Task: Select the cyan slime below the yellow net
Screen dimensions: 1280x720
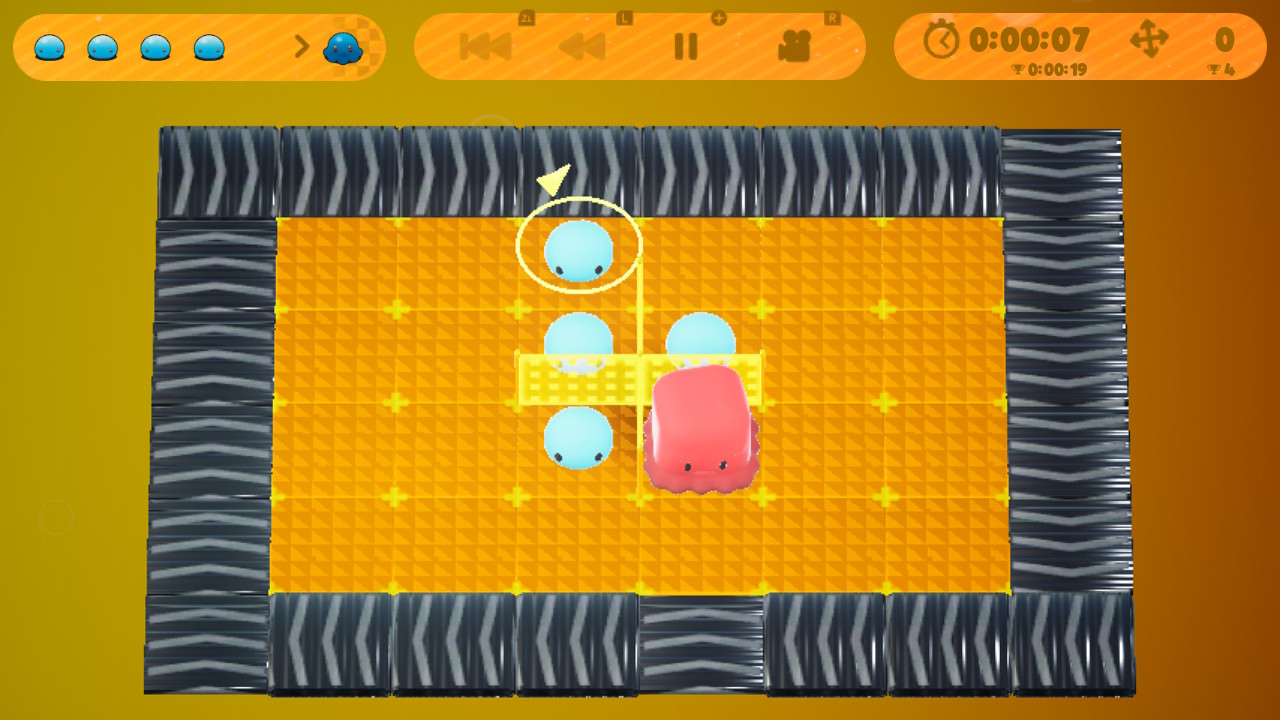Action: point(580,438)
